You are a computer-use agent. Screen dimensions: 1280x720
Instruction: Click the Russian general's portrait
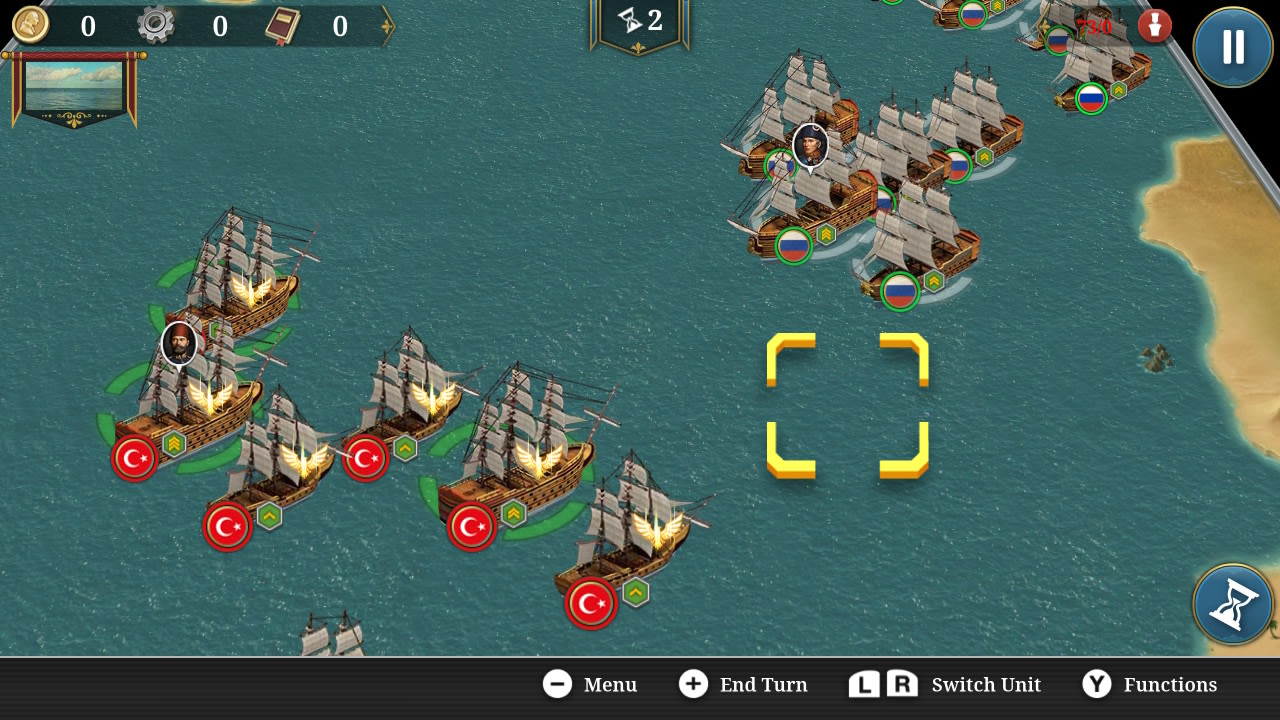point(810,146)
